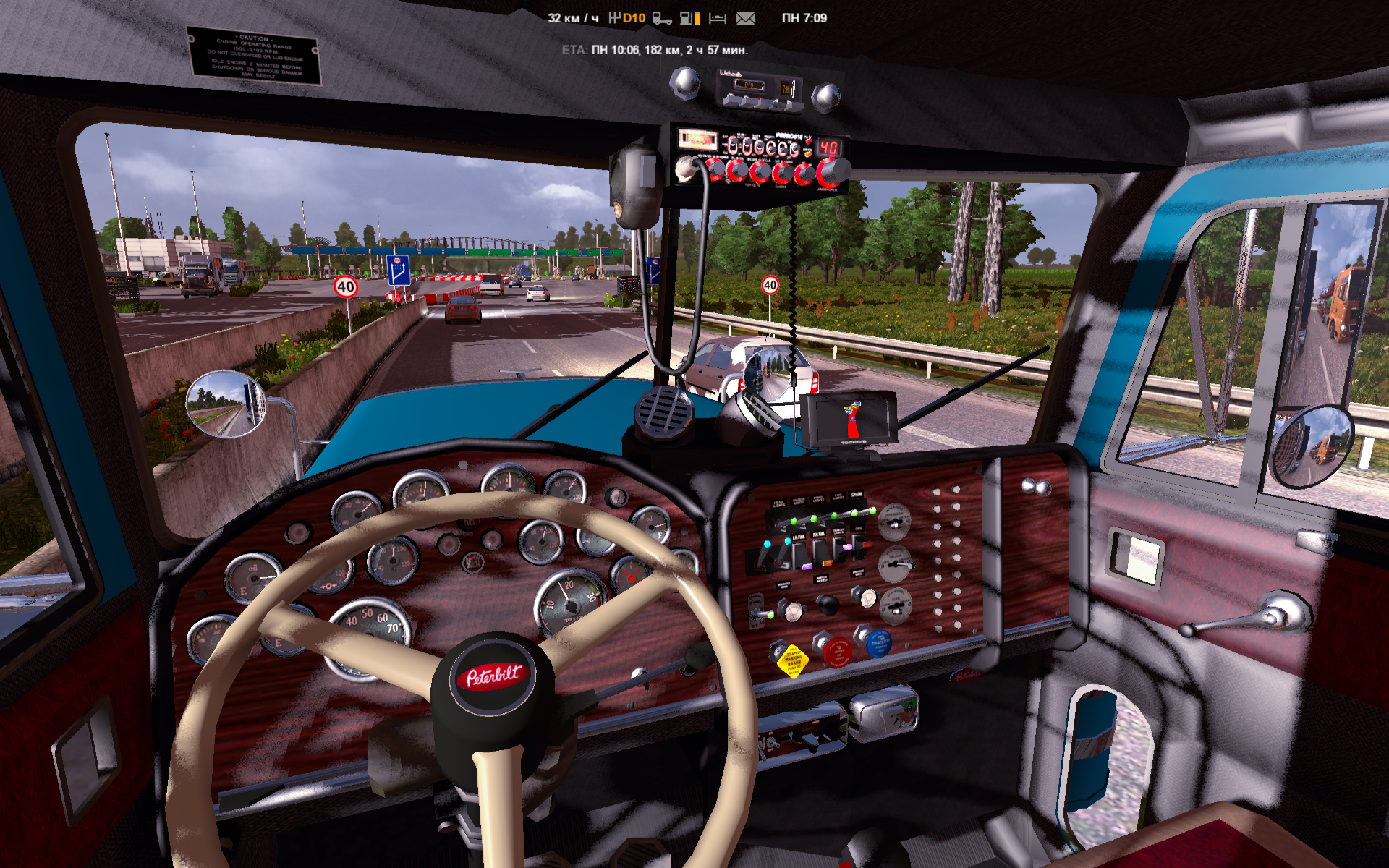The image size is (1389, 868).
Task: Open the bed rest icon
Action: pyautogui.click(x=718, y=19)
